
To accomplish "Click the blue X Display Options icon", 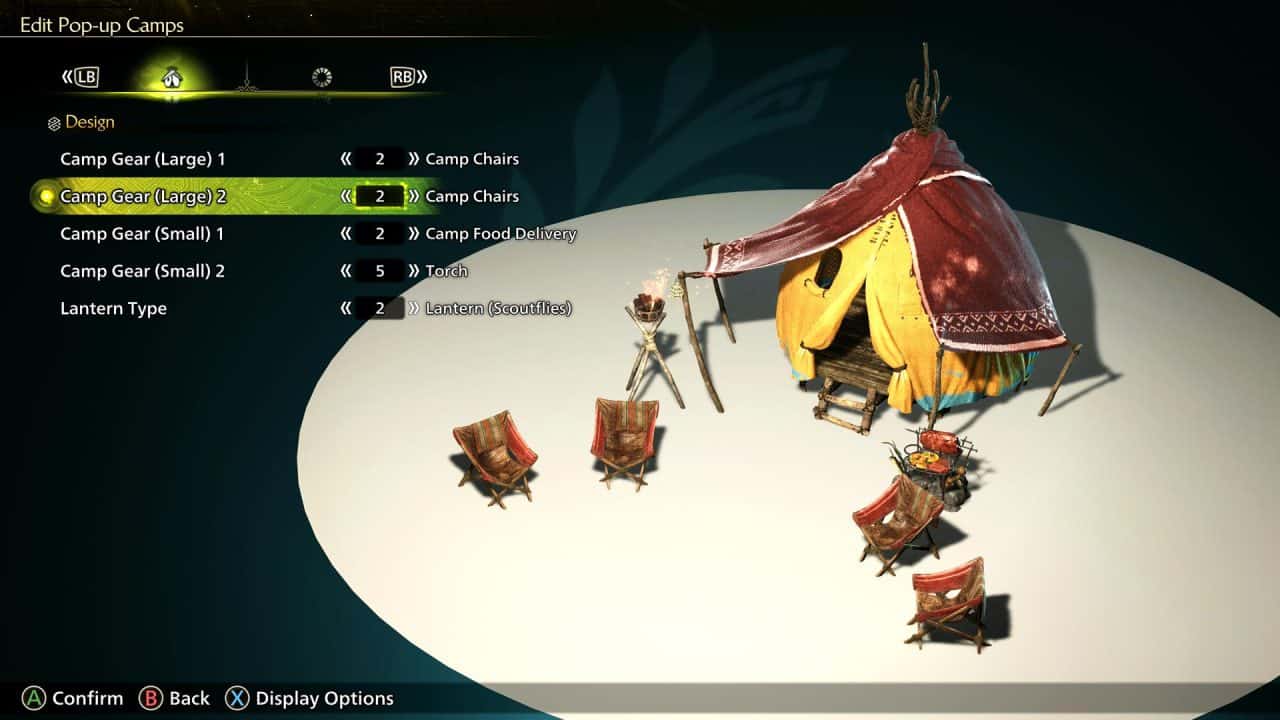I will point(237,698).
